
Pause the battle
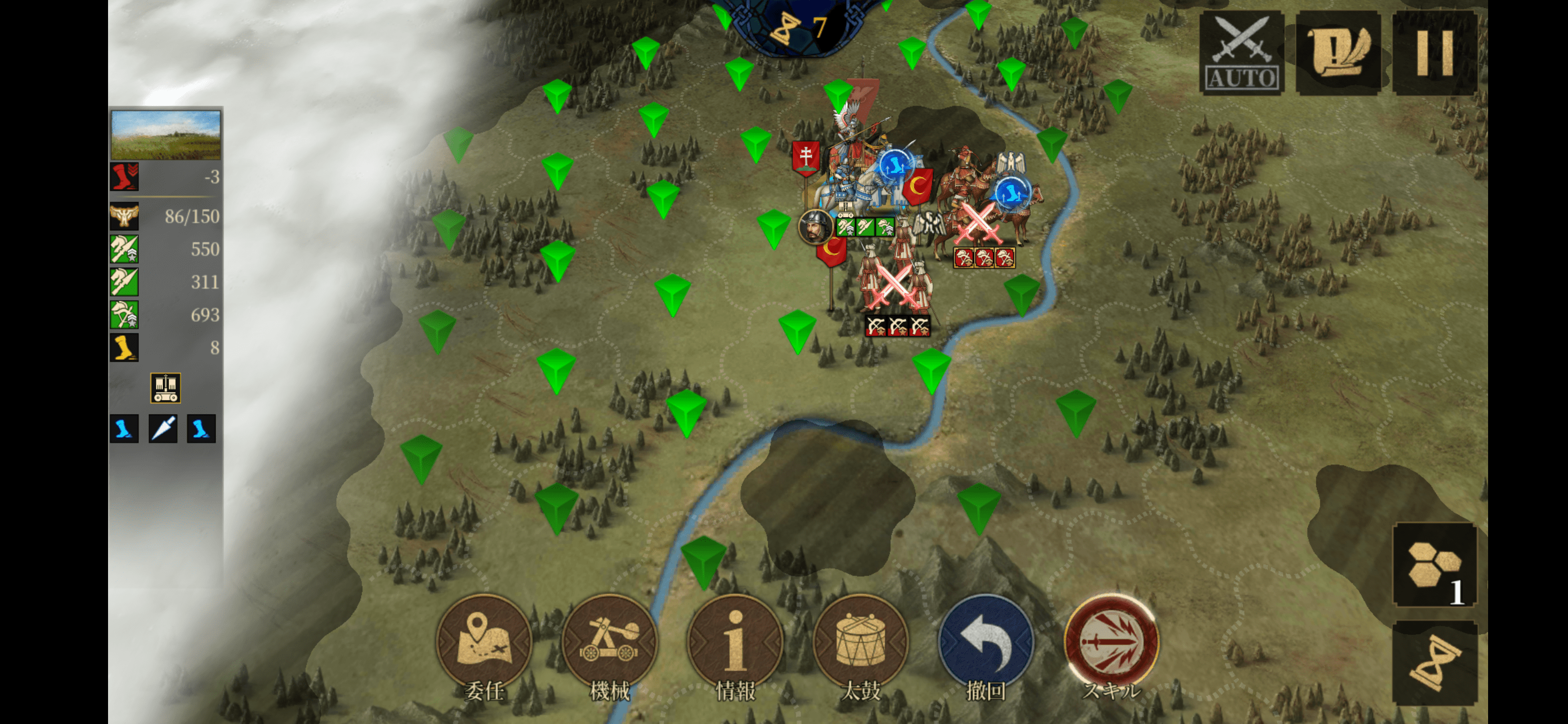(1435, 54)
